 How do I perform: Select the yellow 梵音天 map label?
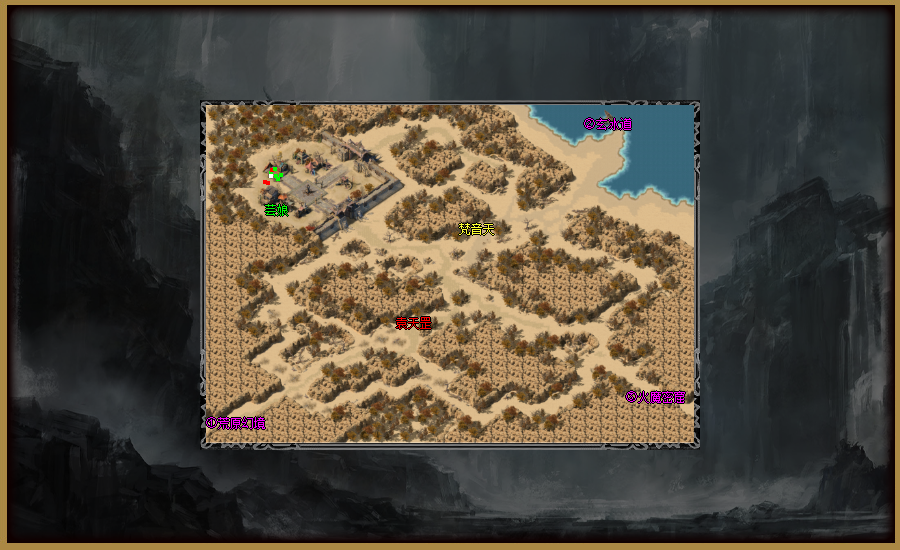pos(477,229)
